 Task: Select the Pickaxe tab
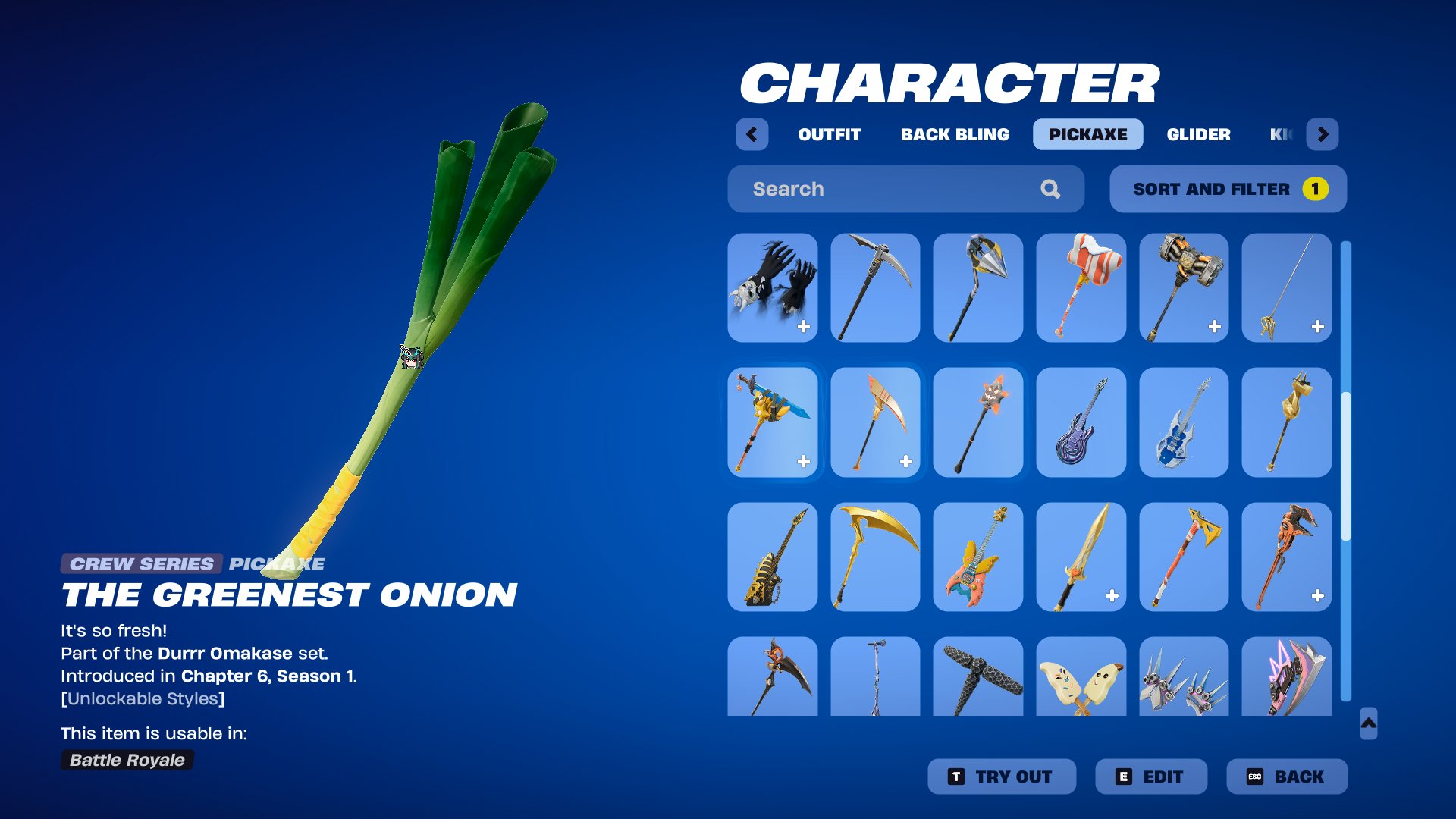1087,134
